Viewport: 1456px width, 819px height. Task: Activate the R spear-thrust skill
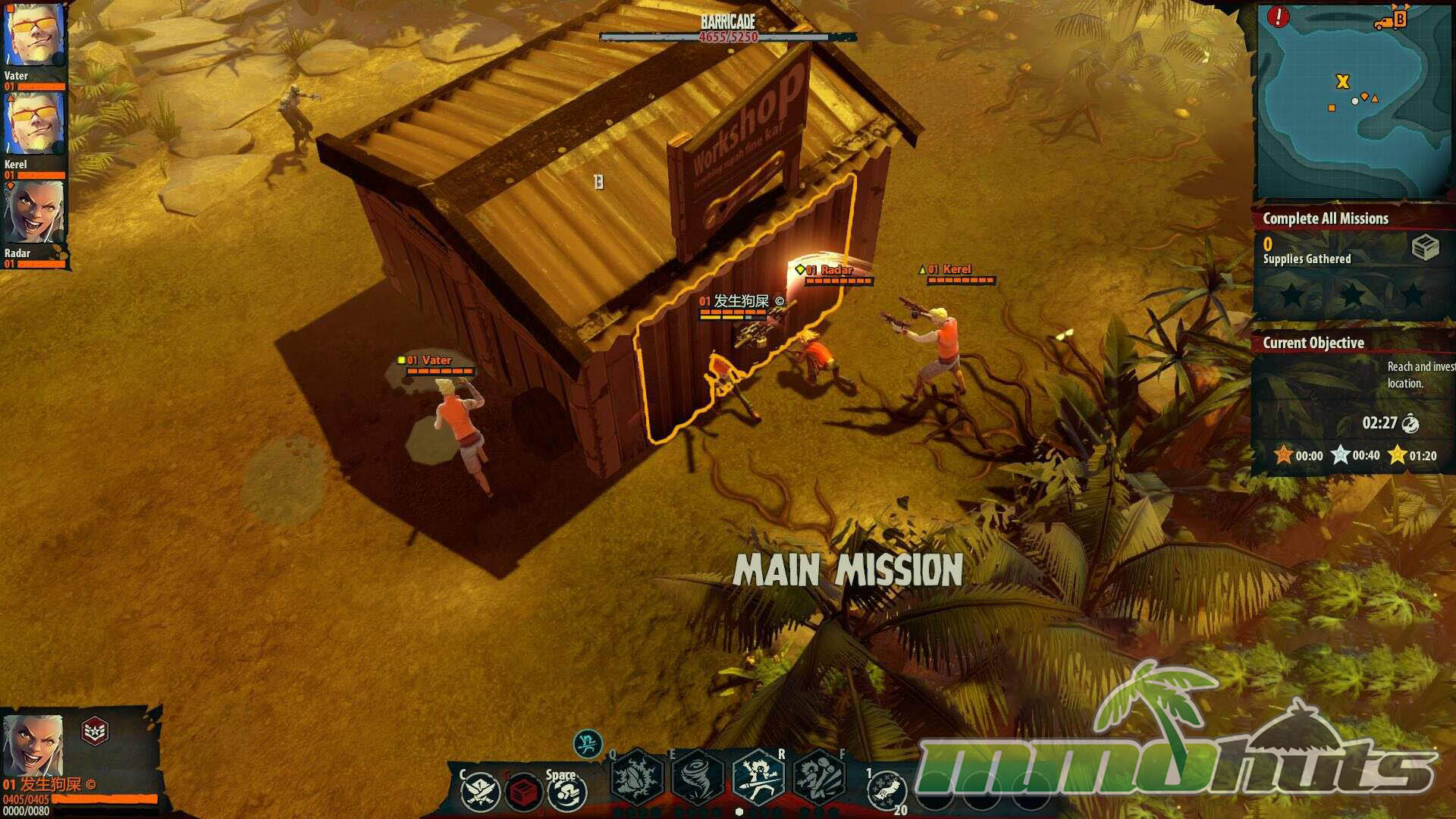[758, 777]
